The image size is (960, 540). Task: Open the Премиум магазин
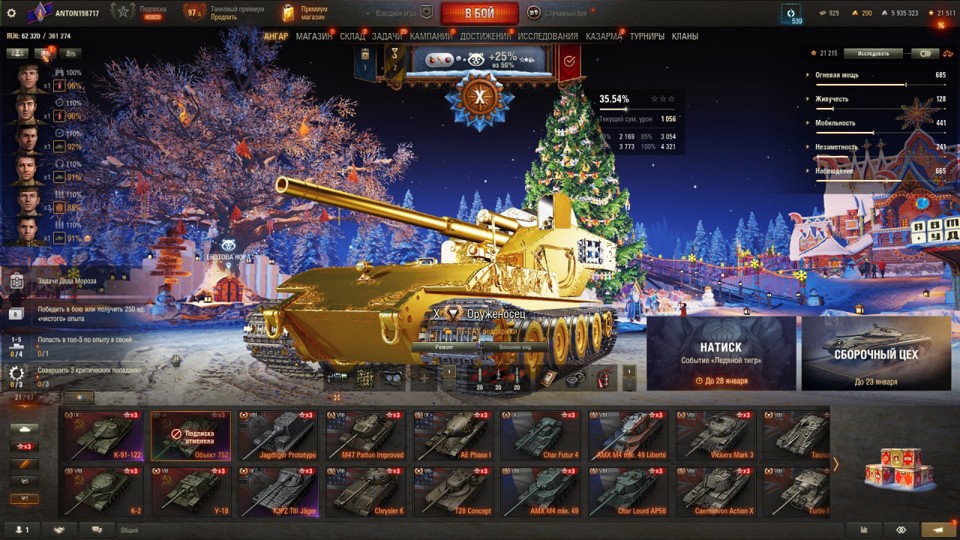coord(305,13)
